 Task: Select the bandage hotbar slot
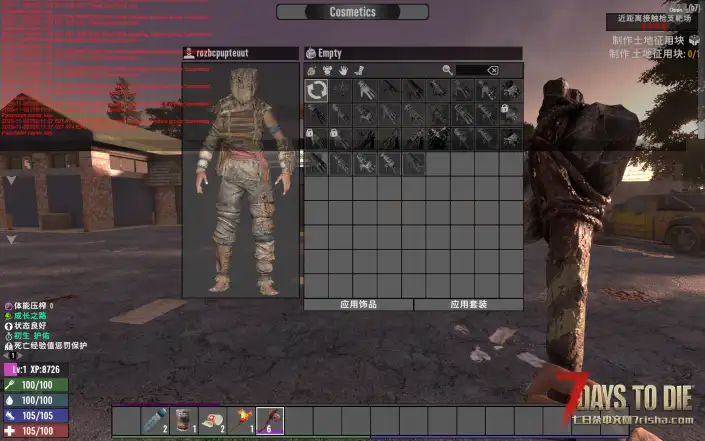point(212,420)
